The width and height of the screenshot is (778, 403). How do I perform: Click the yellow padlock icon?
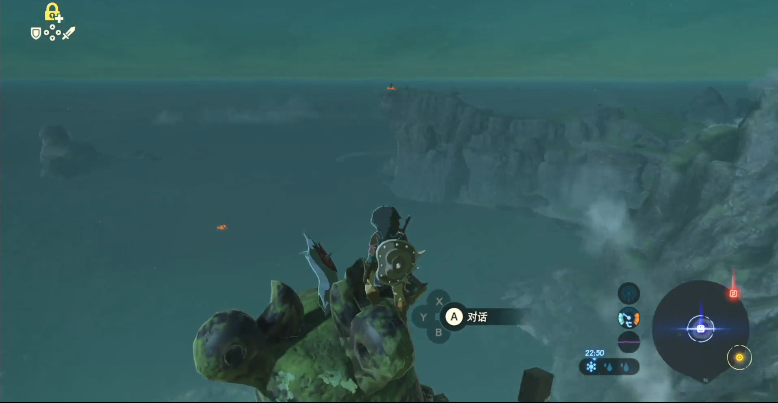coord(52,13)
